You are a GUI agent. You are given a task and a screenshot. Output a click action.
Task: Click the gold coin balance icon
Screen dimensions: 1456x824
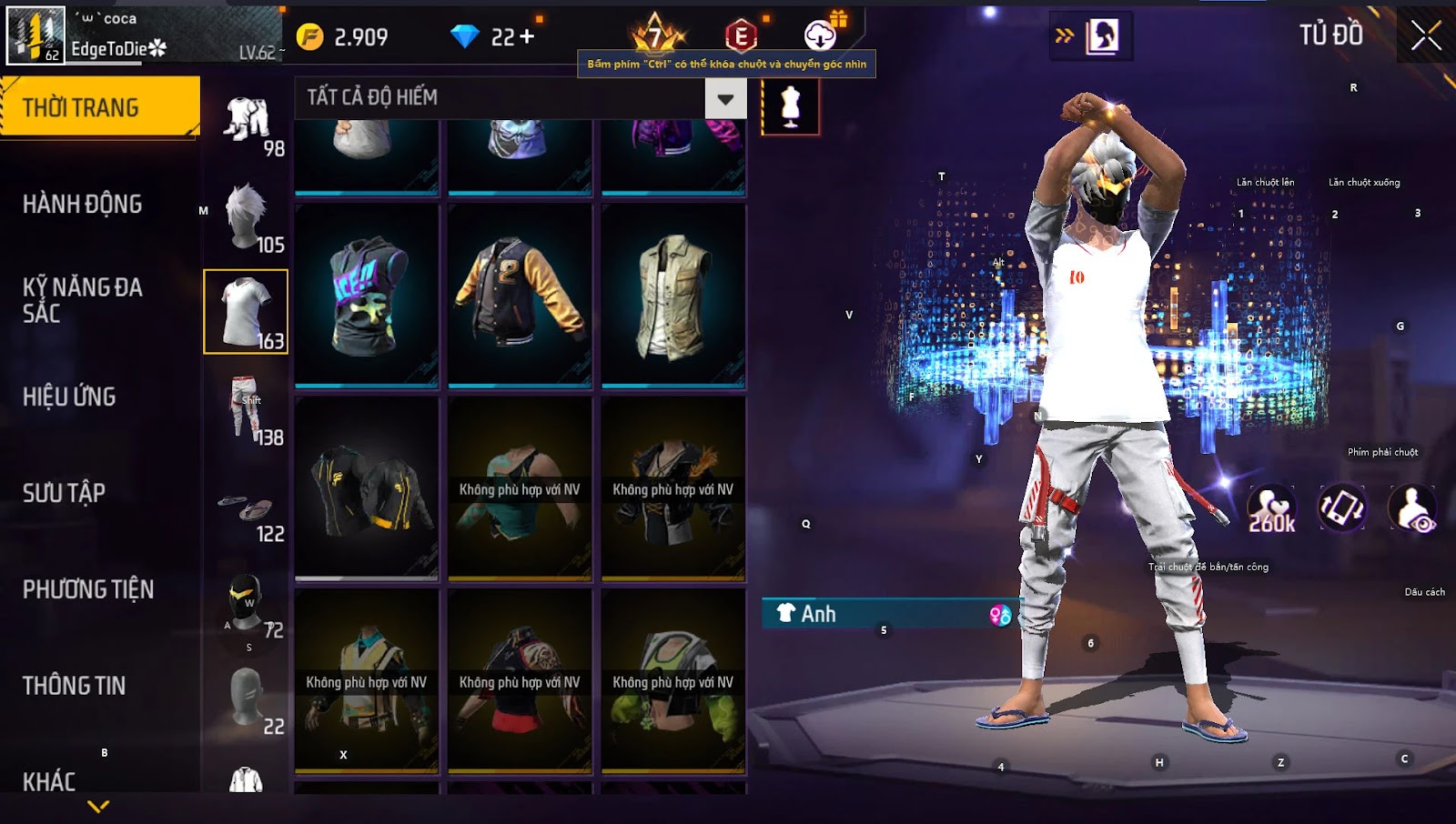(310, 36)
